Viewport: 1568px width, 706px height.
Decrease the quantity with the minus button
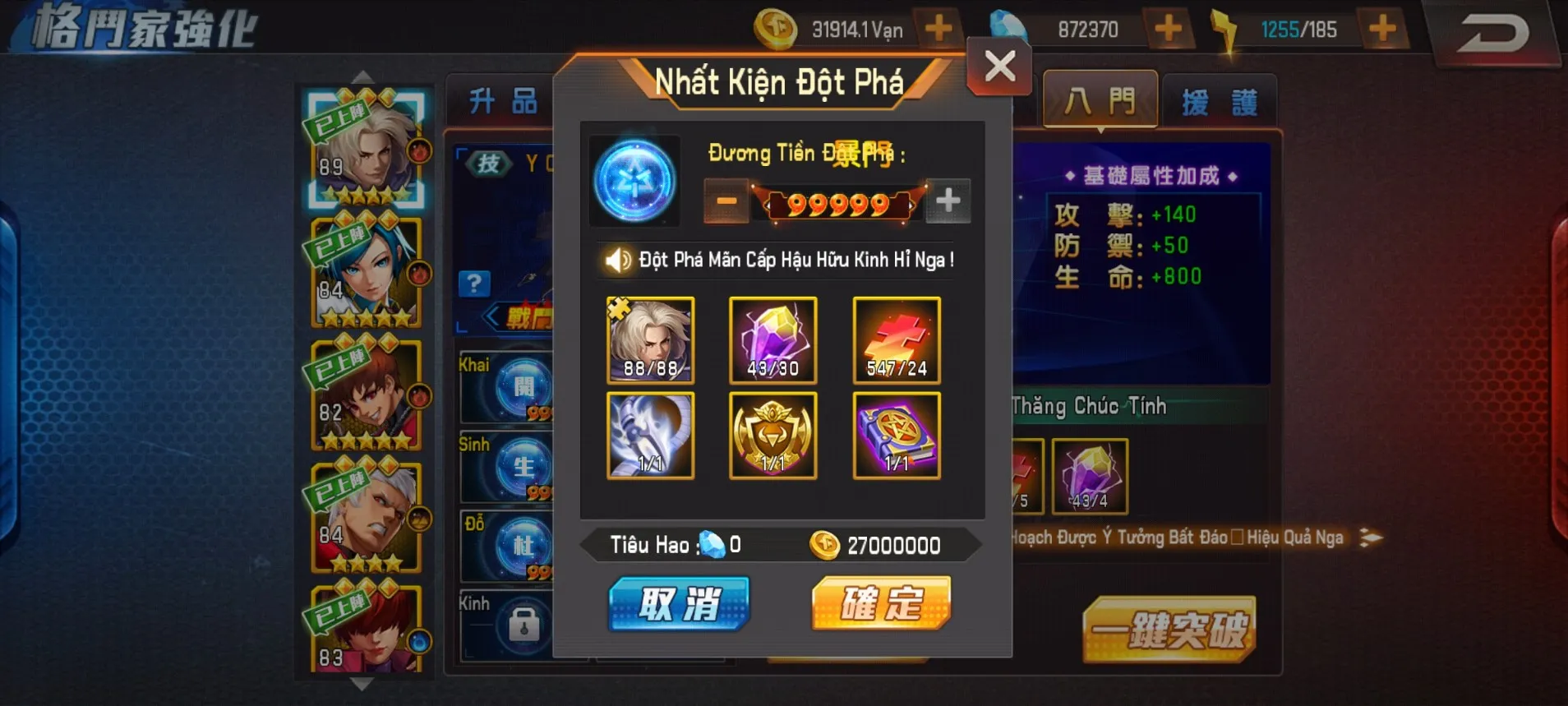(x=723, y=201)
